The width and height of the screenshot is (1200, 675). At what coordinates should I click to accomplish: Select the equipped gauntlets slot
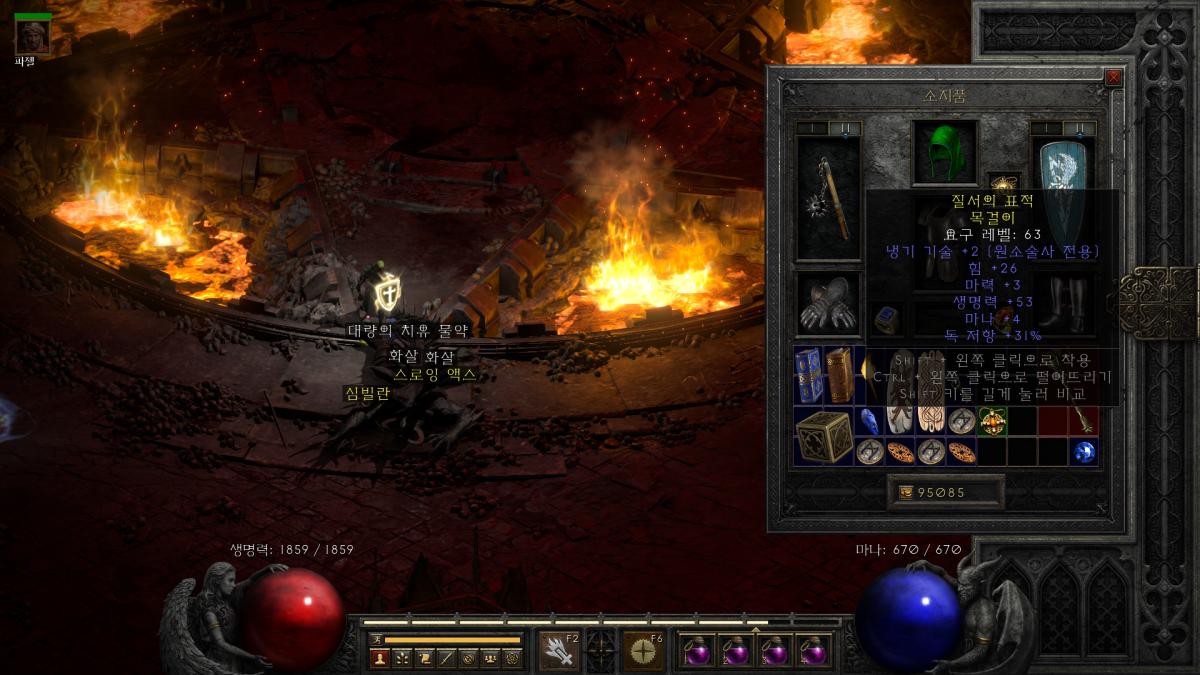tap(828, 305)
